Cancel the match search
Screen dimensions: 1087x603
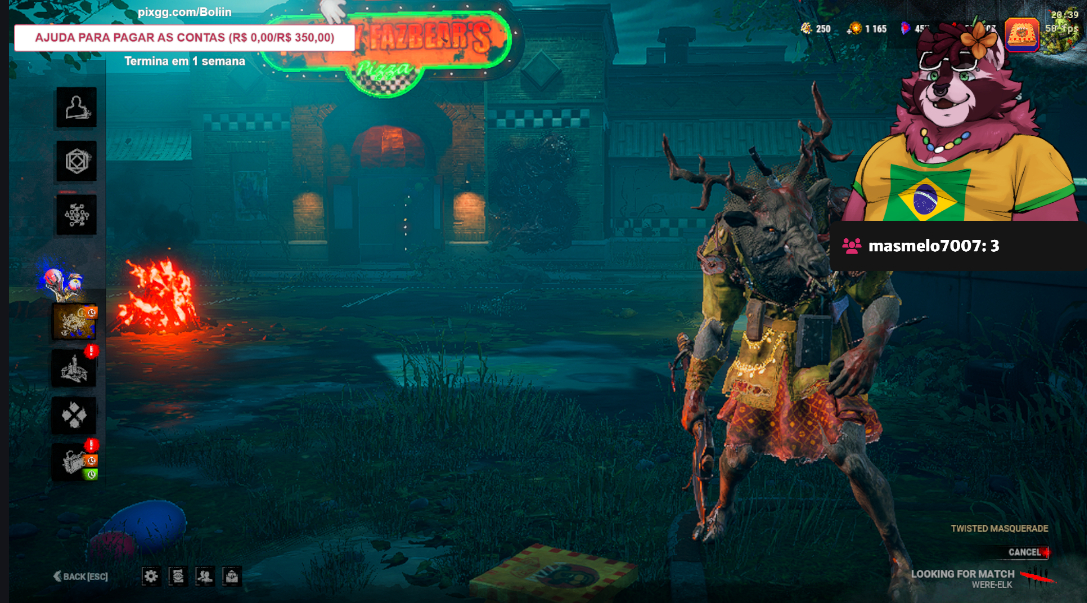(x=1026, y=552)
